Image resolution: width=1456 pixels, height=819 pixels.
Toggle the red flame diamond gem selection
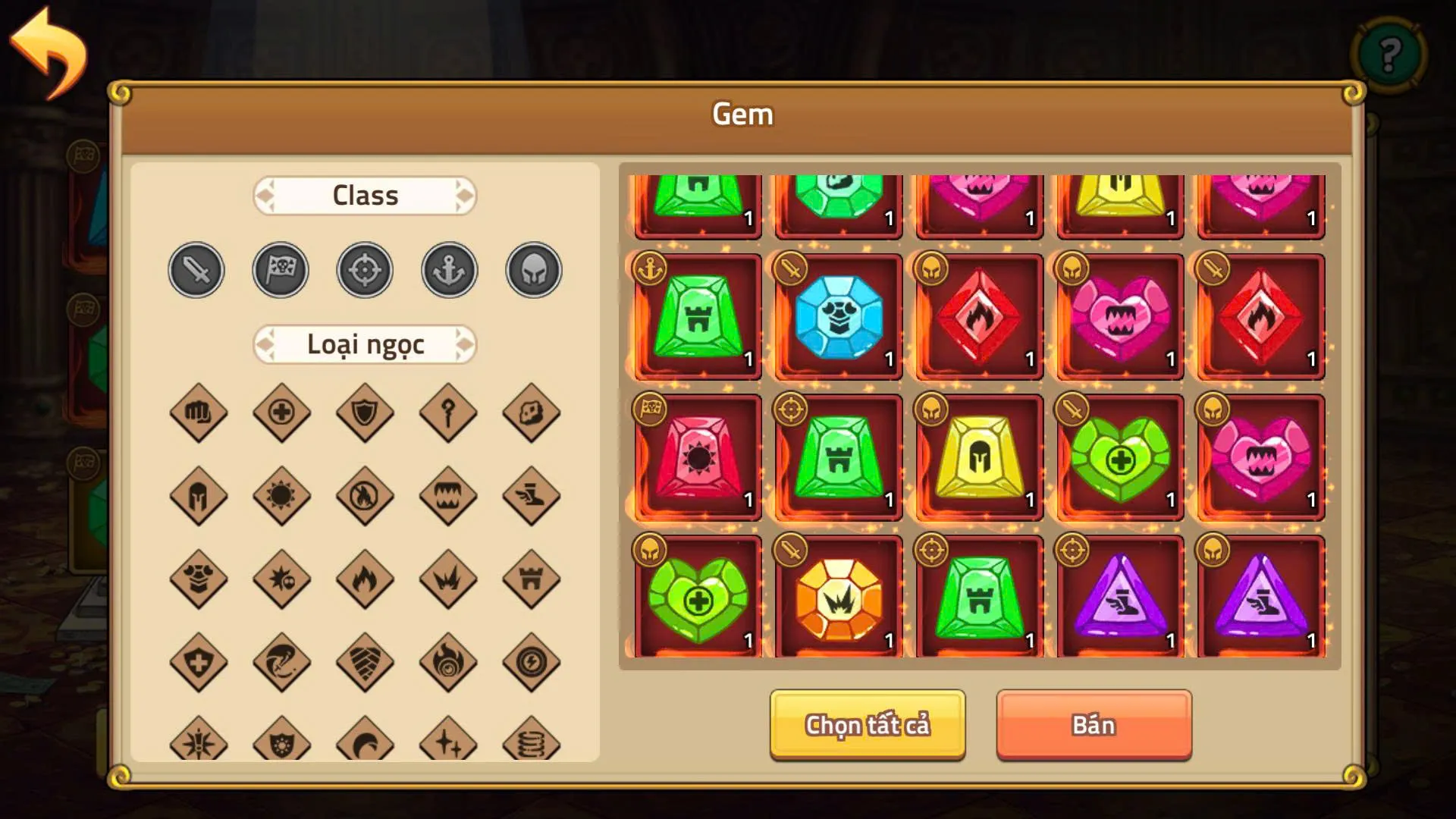[x=979, y=318]
